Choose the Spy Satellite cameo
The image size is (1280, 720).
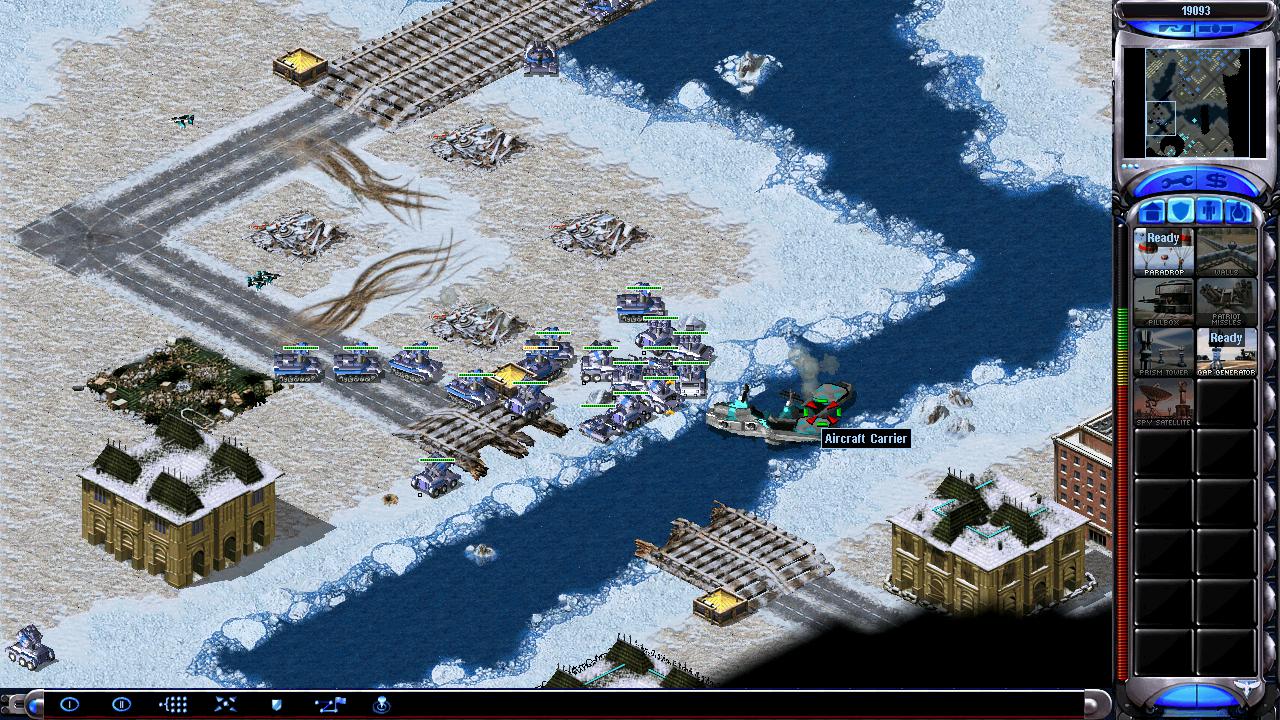pos(1164,402)
